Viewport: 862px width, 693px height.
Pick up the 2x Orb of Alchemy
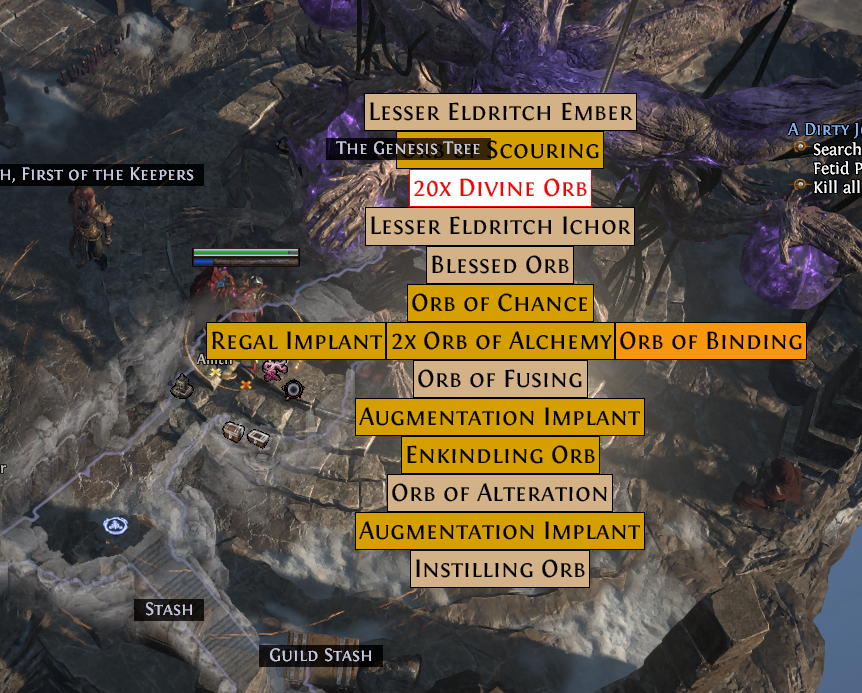click(x=500, y=341)
